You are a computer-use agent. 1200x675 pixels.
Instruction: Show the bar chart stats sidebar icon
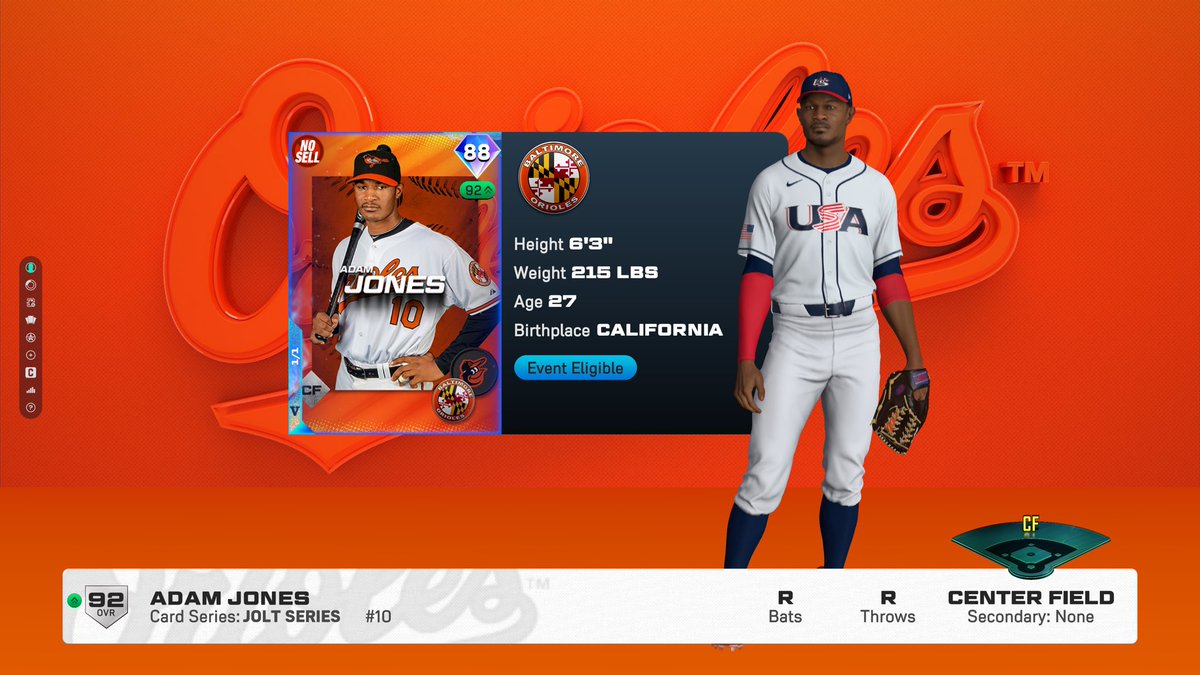pyautogui.click(x=31, y=390)
